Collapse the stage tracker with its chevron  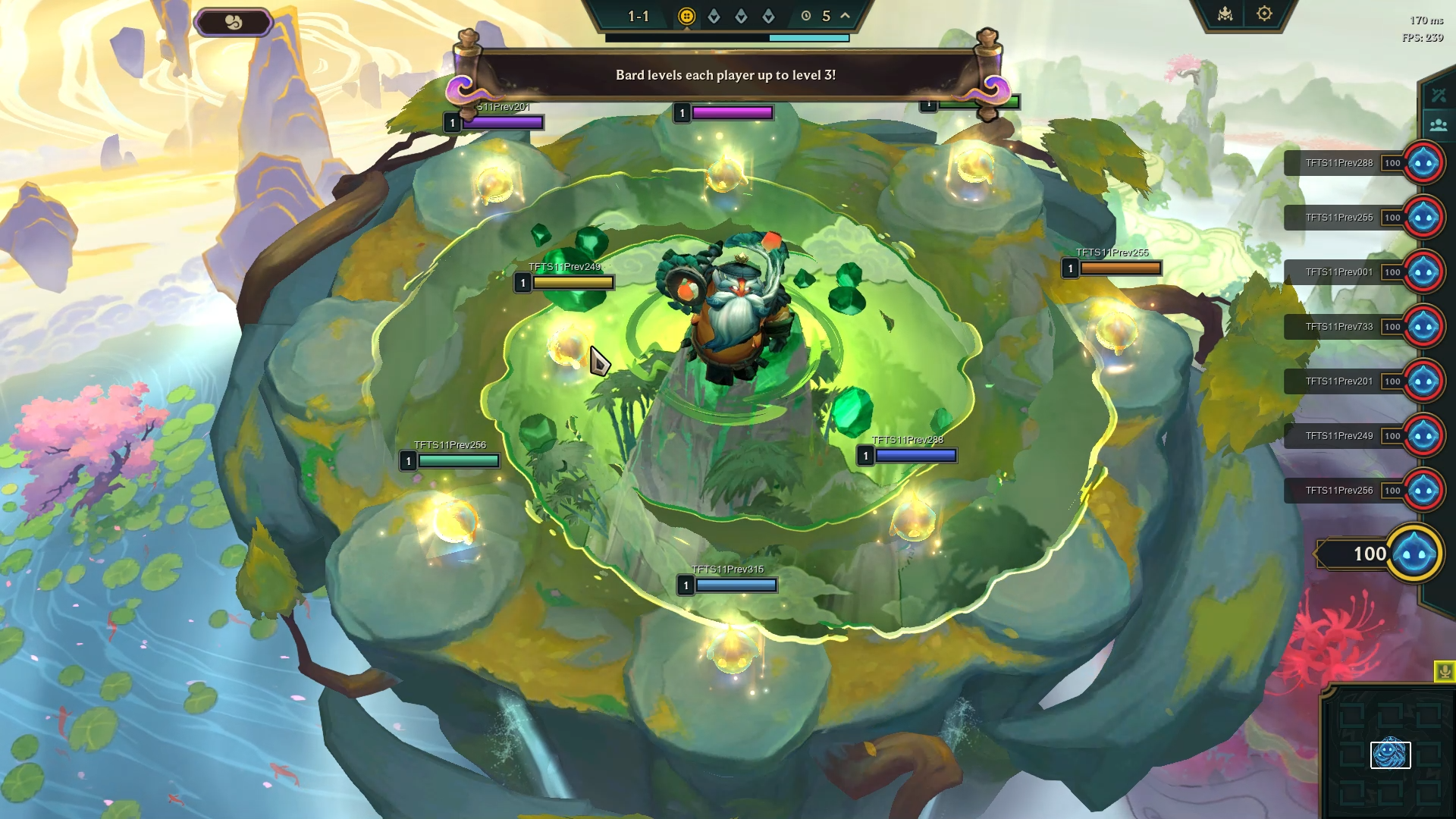click(x=844, y=15)
